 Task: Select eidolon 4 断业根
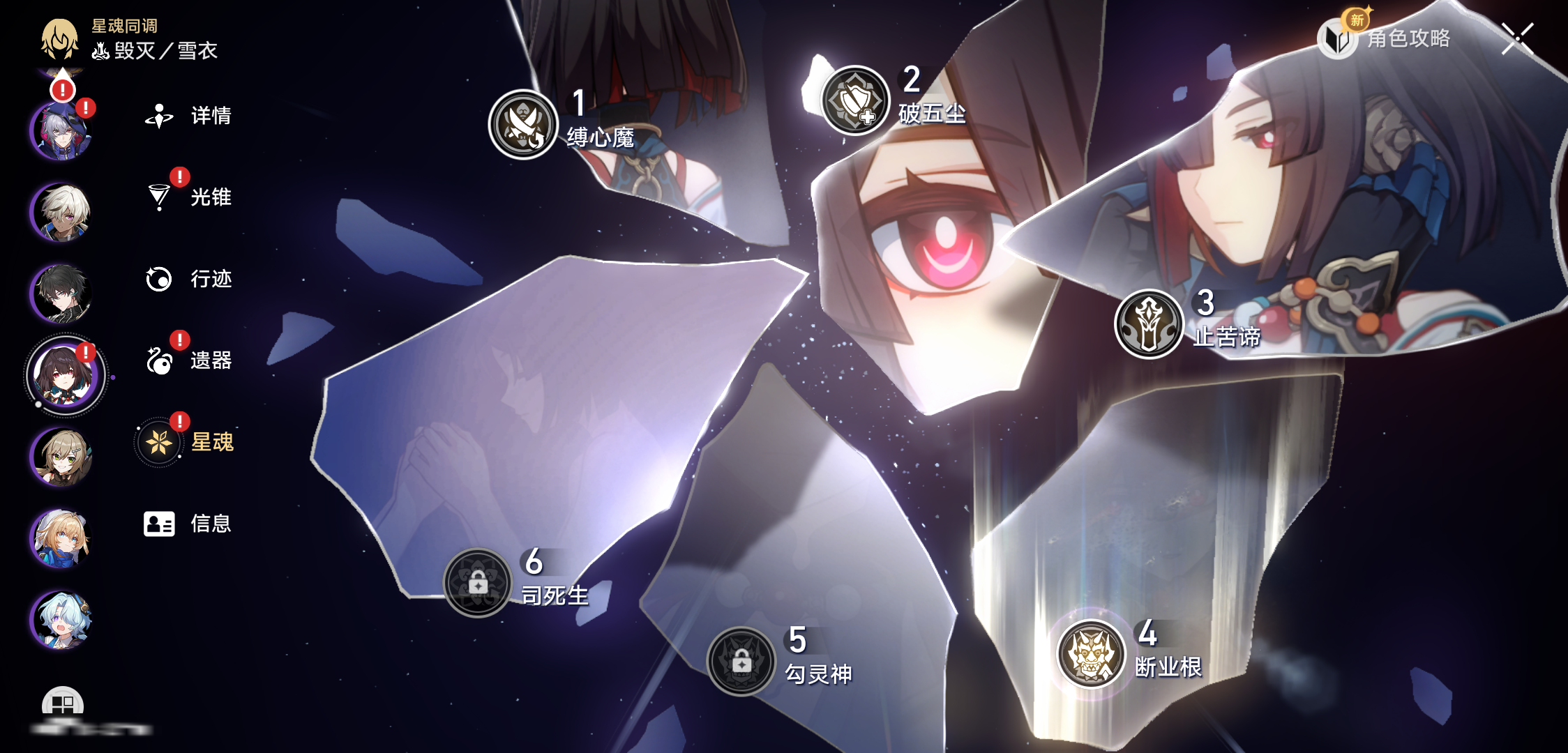1092,654
